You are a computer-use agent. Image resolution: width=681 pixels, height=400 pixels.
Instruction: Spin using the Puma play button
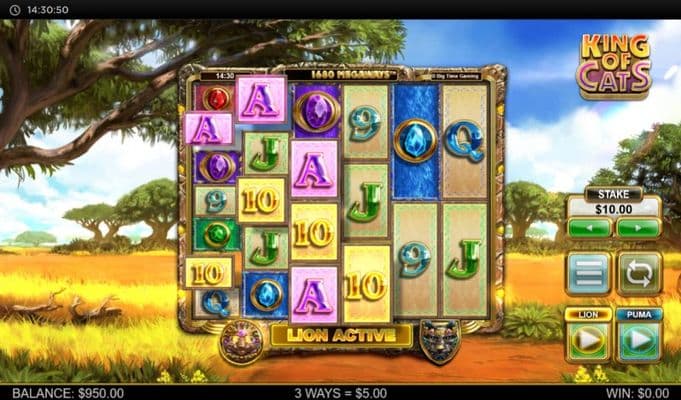click(637, 340)
